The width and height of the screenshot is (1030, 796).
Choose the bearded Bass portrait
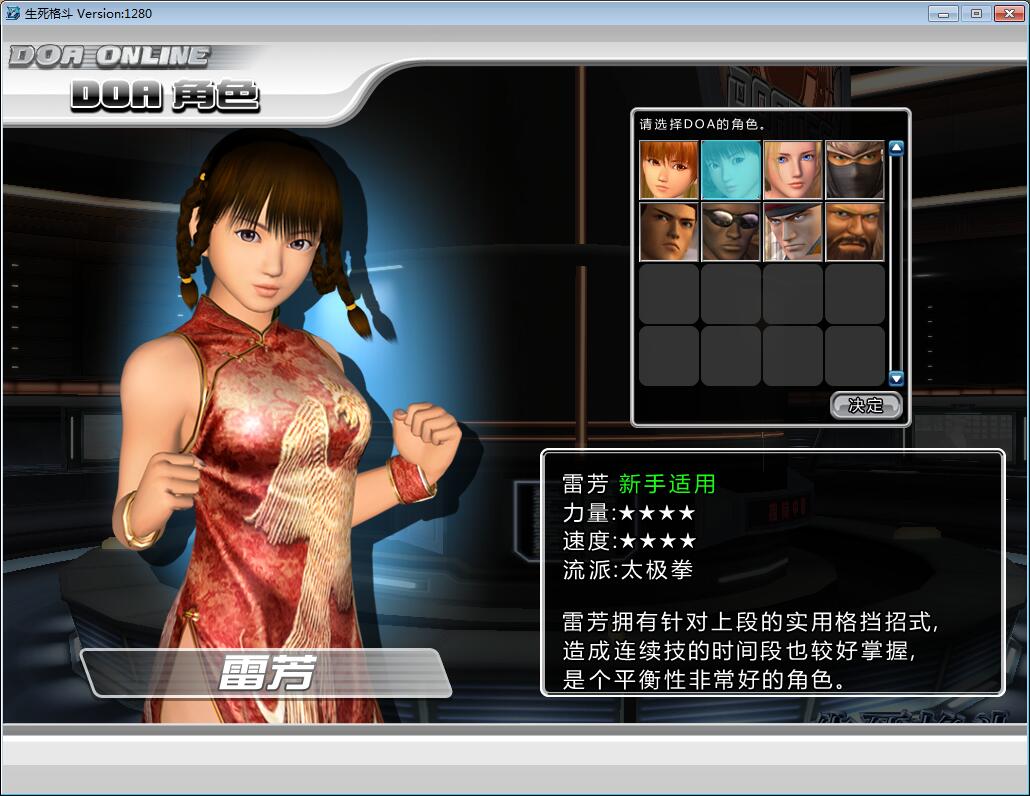click(x=855, y=232)
